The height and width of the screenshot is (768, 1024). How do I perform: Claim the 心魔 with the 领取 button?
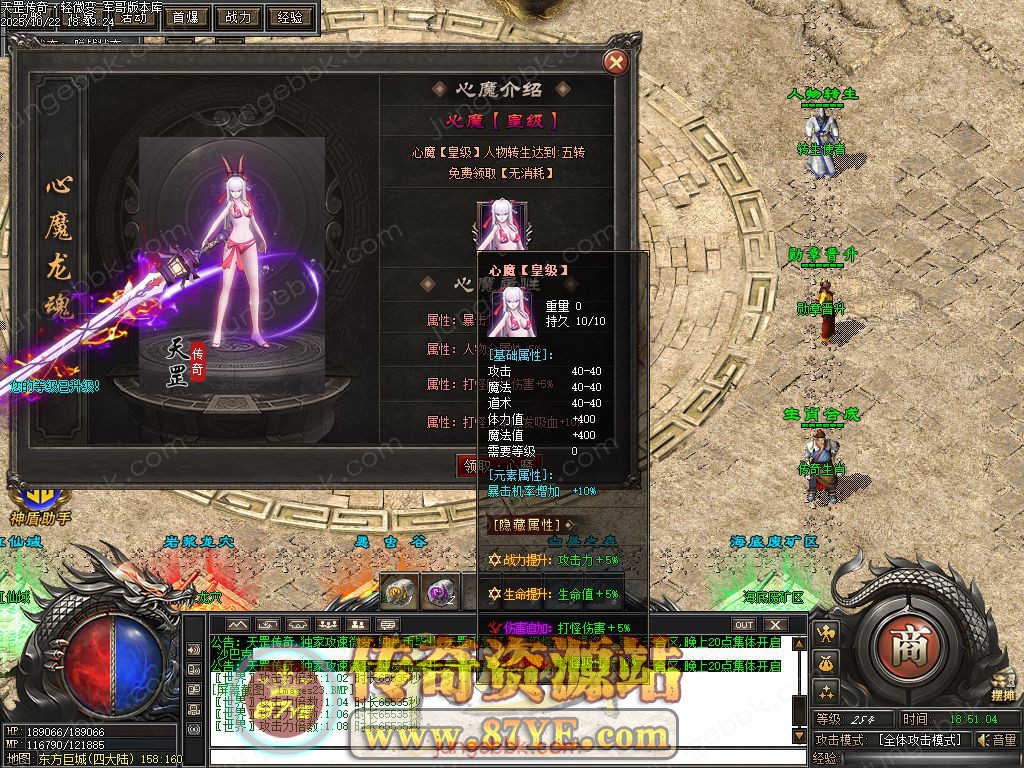click(470, 465)
